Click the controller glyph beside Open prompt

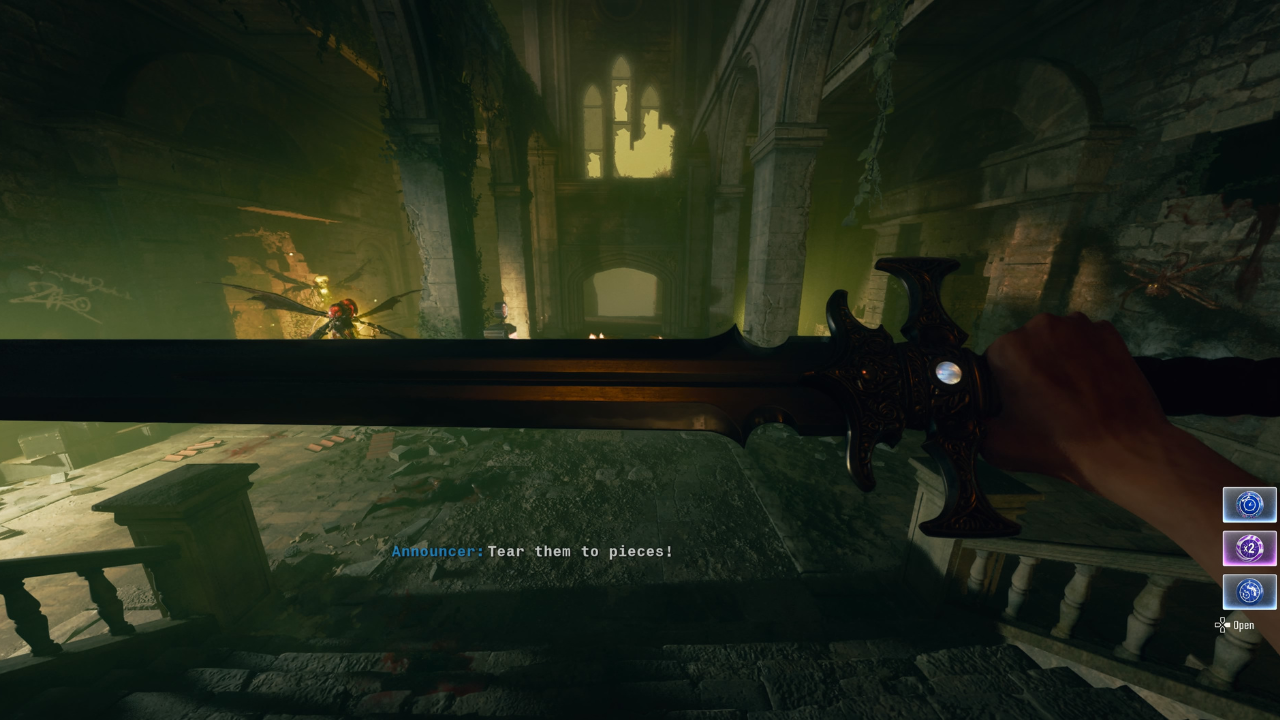tap(1222, 625)
